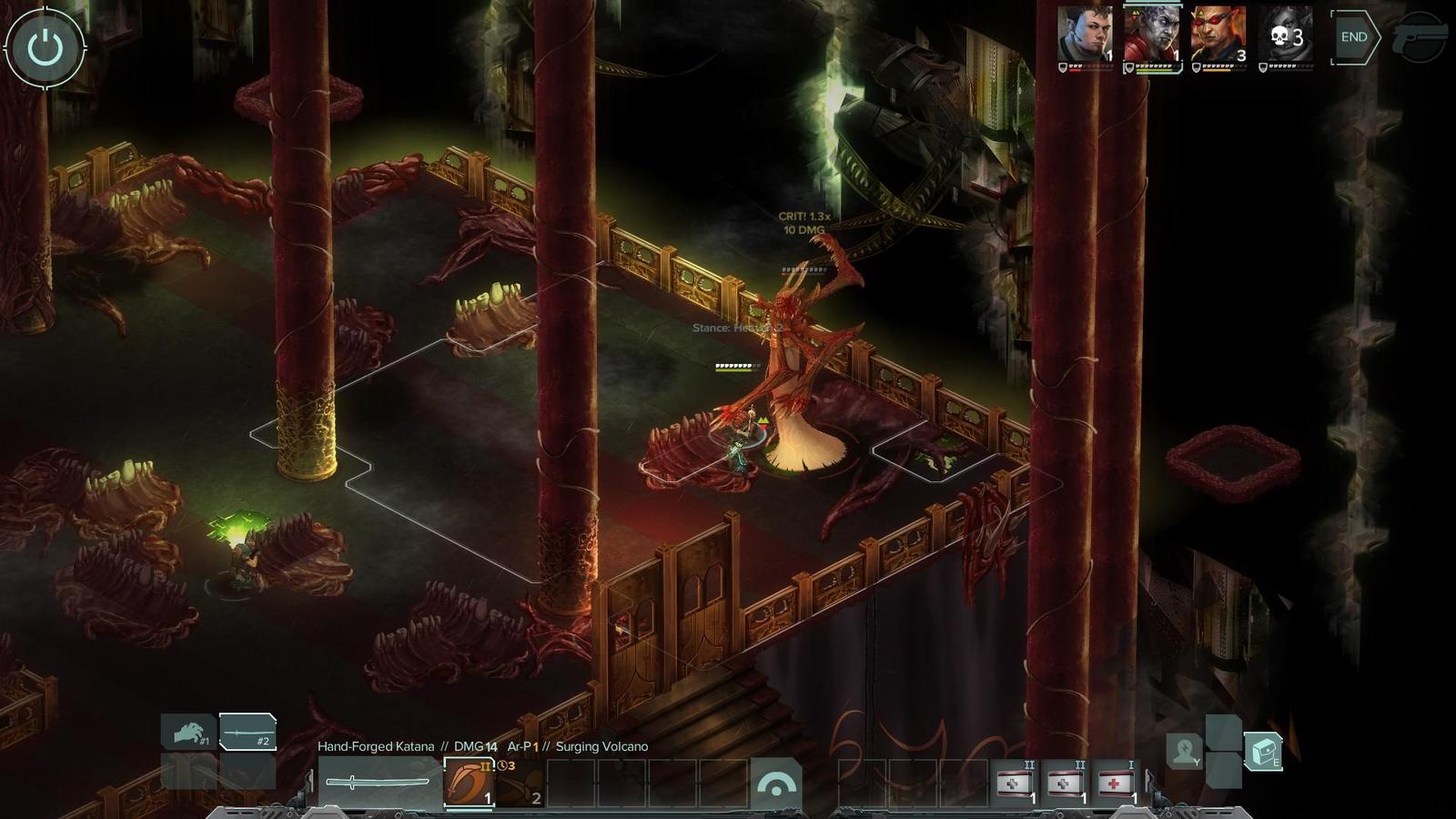
Task: Click the character silhouette with lightning button
Action: (x=1185, y=751)
